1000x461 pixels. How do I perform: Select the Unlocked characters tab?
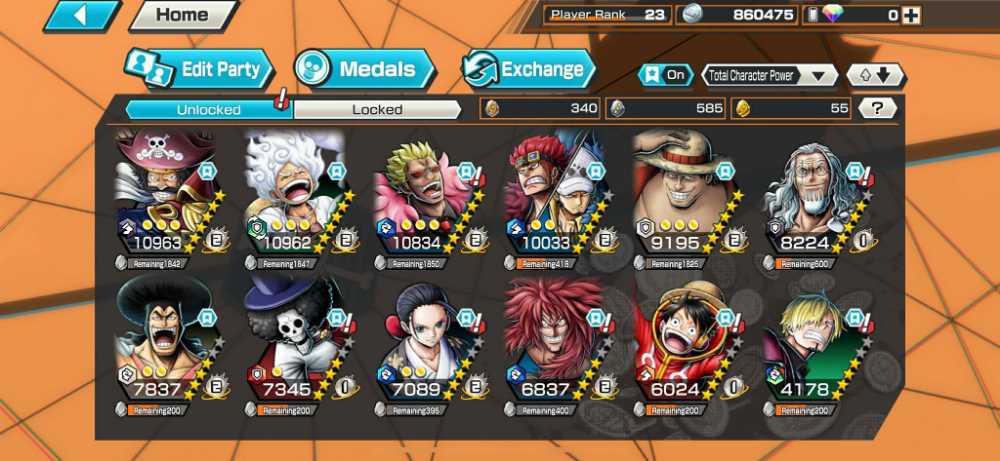click(208, 109)
